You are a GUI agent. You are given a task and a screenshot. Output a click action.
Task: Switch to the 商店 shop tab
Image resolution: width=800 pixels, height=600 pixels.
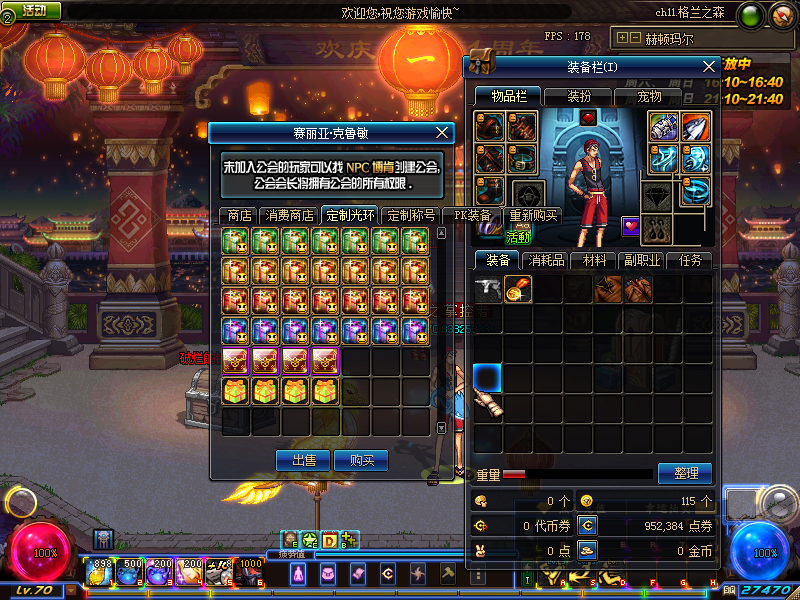(239, 215)
